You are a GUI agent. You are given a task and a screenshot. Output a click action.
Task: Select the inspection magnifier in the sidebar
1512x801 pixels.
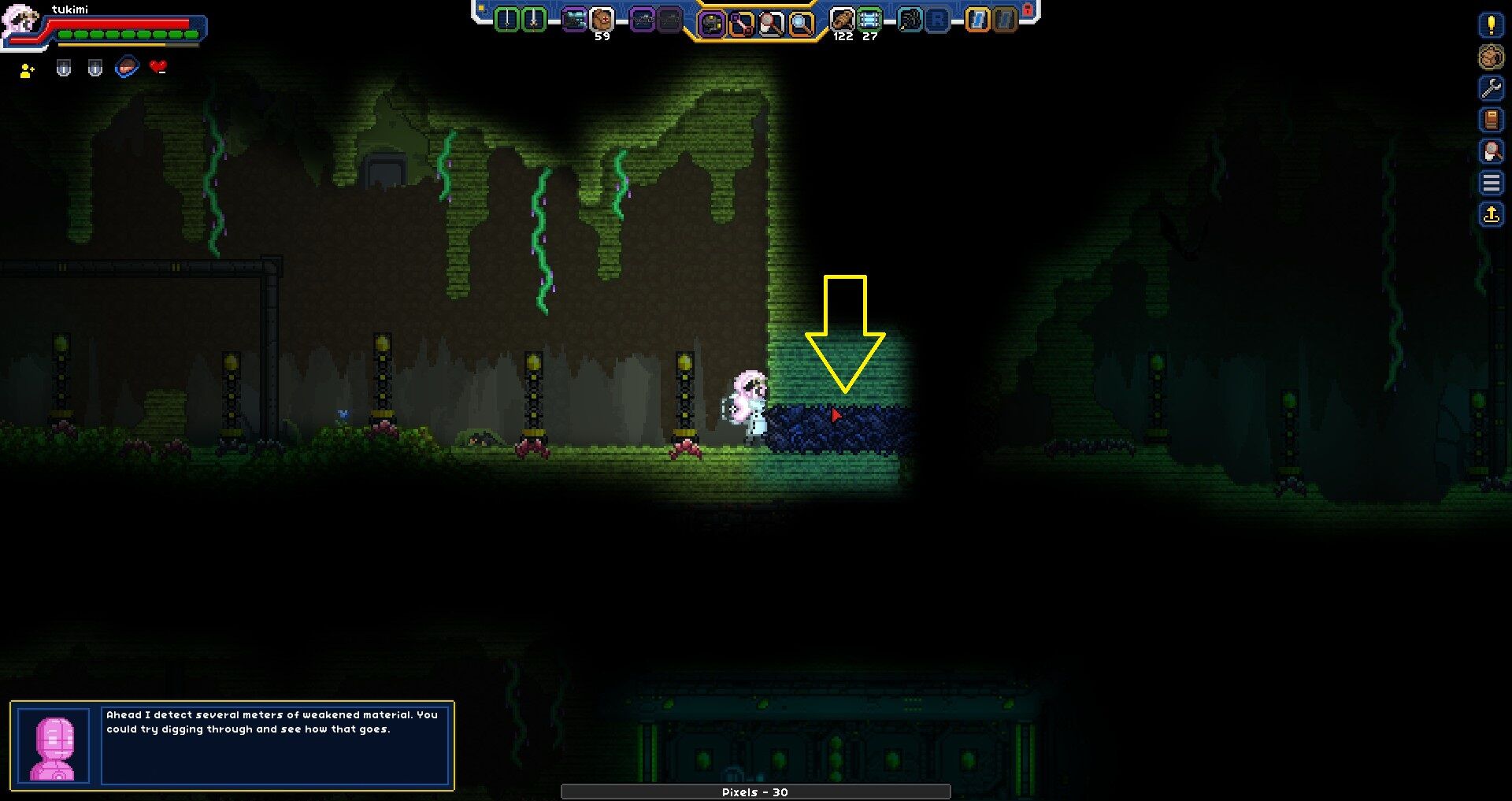pos(1492,151)
